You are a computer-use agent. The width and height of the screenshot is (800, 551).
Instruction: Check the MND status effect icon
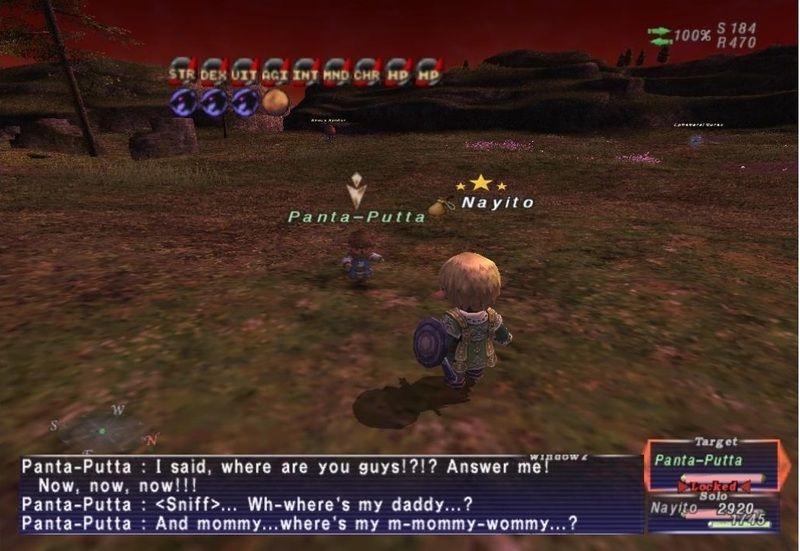click(x=337, y=72)
